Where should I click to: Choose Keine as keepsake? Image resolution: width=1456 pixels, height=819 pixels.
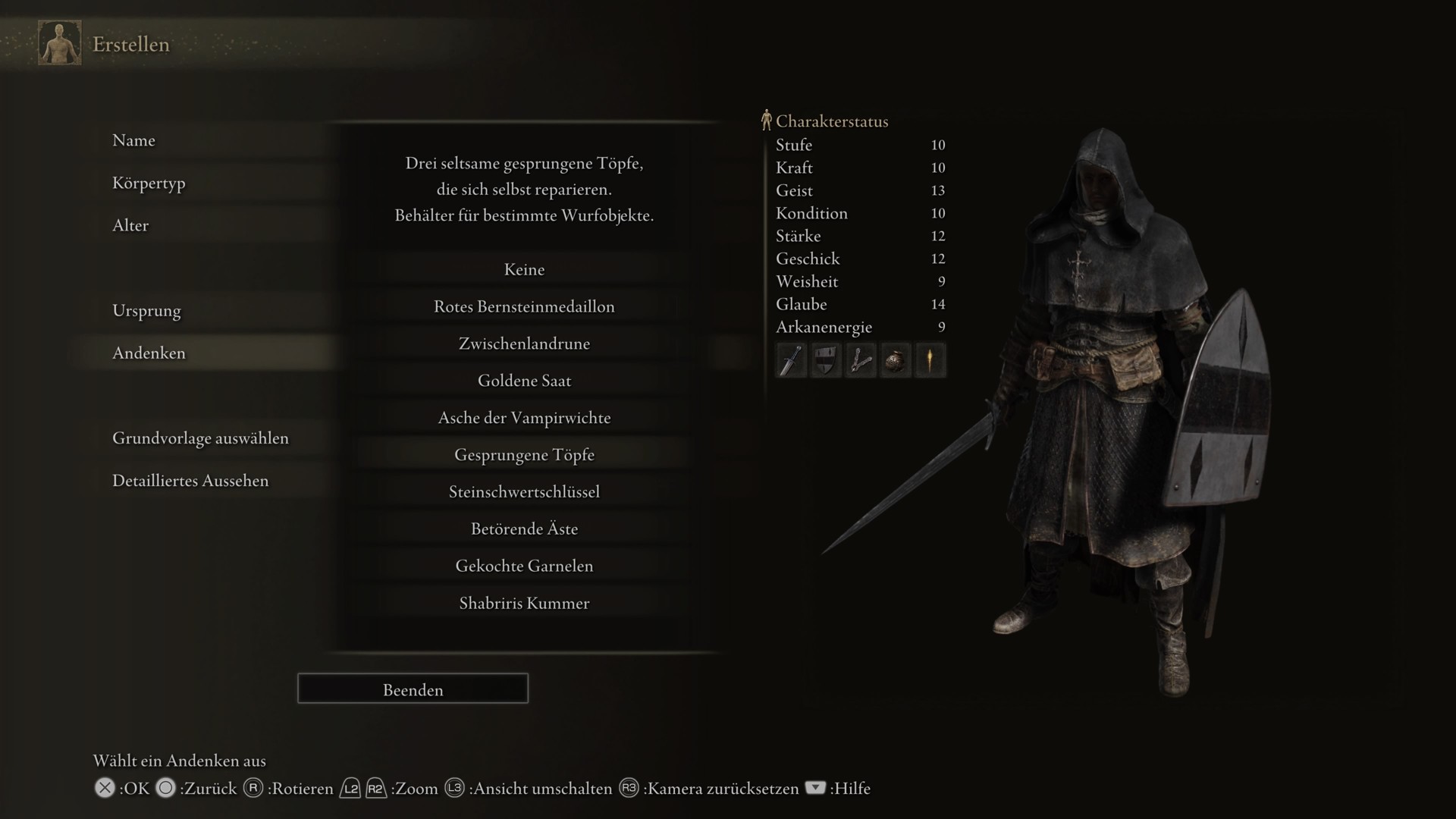tap(524, 269)
